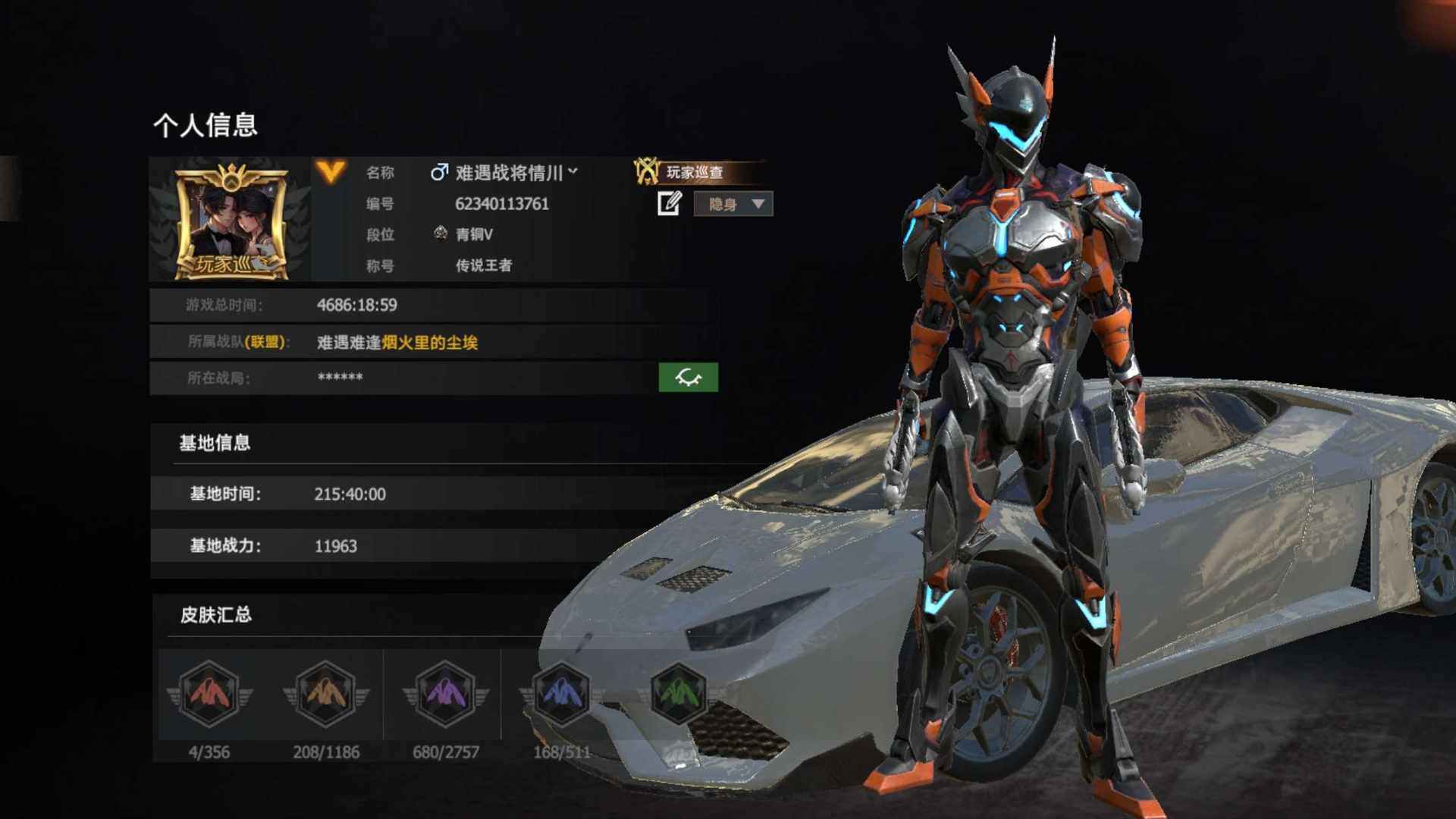Screen dimensions: 1456x819
Task: Click the edit profile pencil icon
Action: [669, 203]
